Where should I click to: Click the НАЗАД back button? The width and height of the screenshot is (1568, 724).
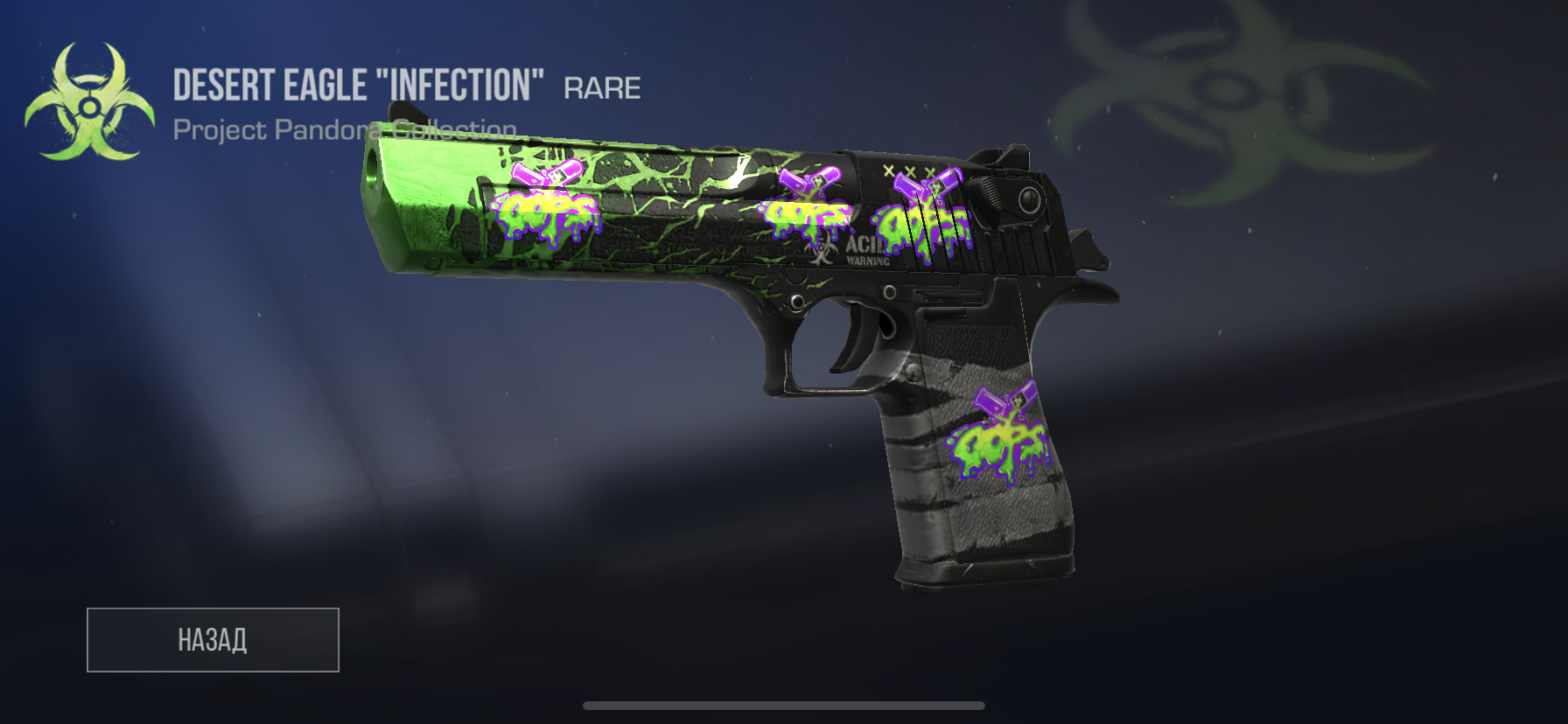click(x=213, y=640)
